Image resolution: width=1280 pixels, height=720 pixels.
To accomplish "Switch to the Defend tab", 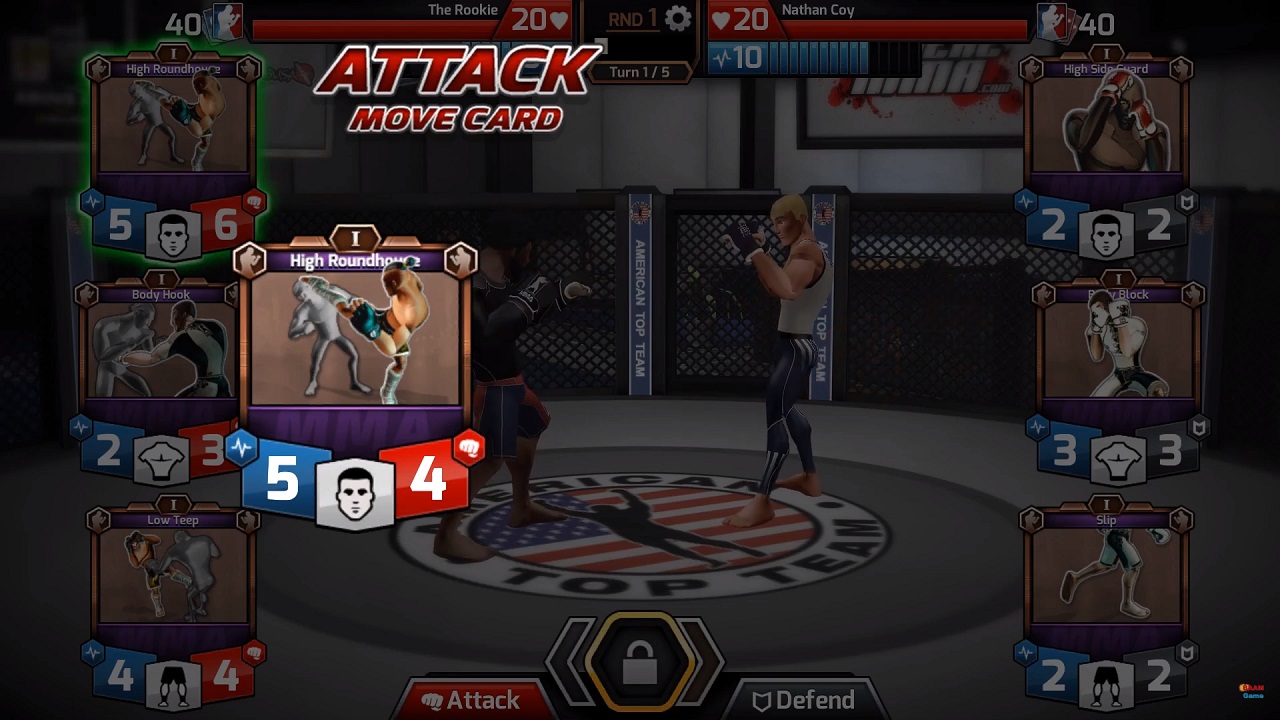I will pos(805,699).
